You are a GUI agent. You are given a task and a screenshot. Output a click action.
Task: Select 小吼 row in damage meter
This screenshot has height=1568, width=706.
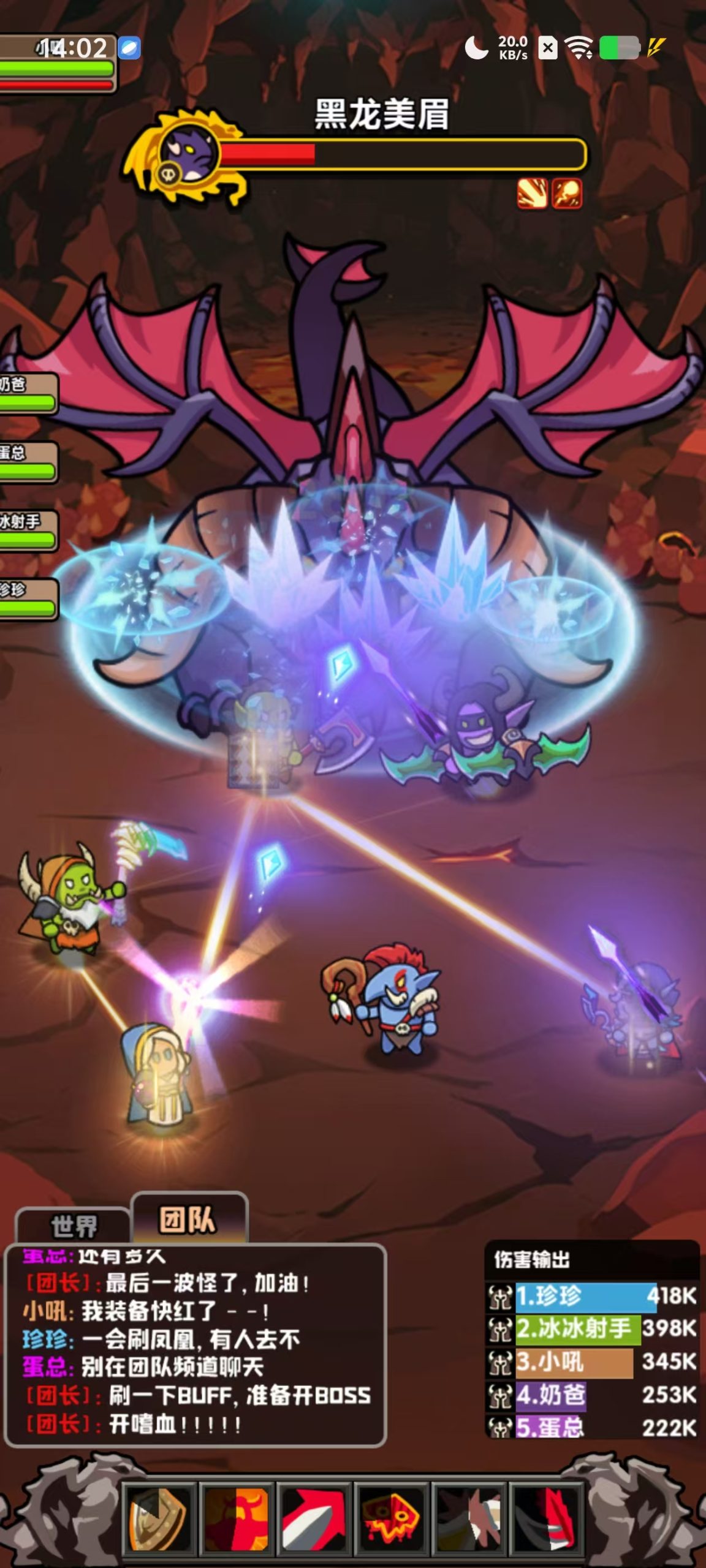pyautogui.click(x=592, y=1362)
